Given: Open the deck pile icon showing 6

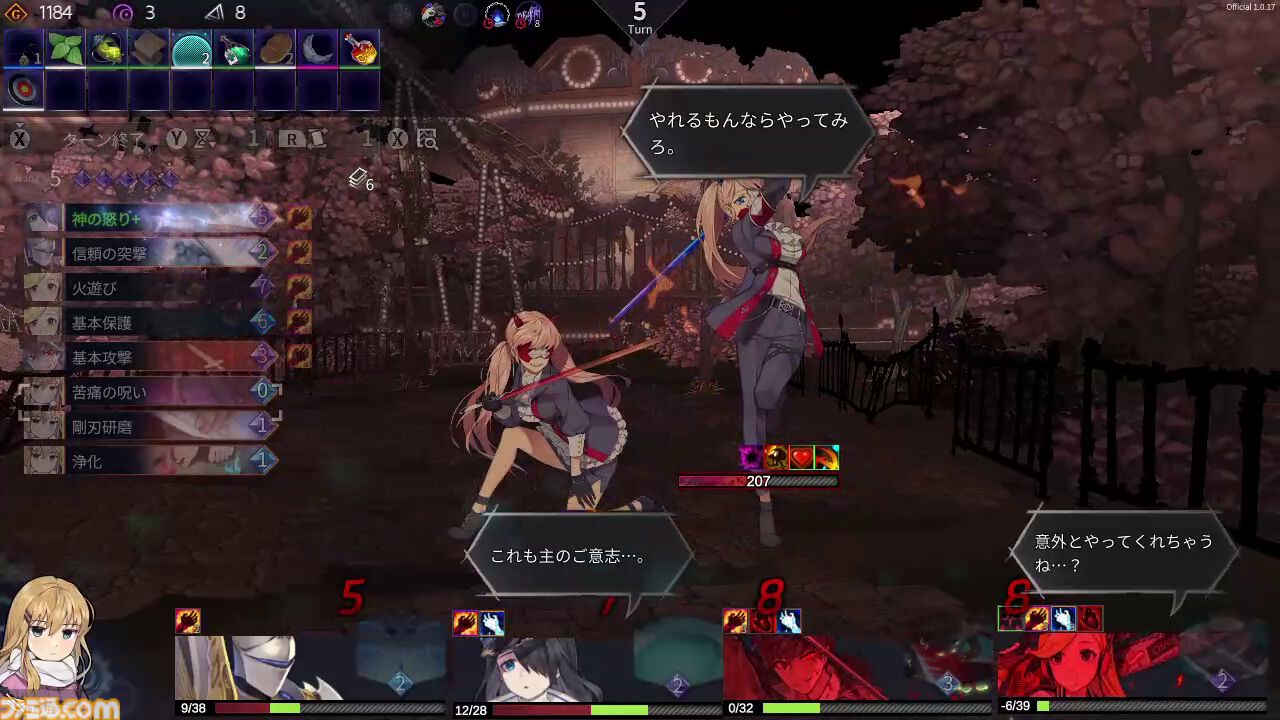Looking at the screenshot, I should click(358, 180).
